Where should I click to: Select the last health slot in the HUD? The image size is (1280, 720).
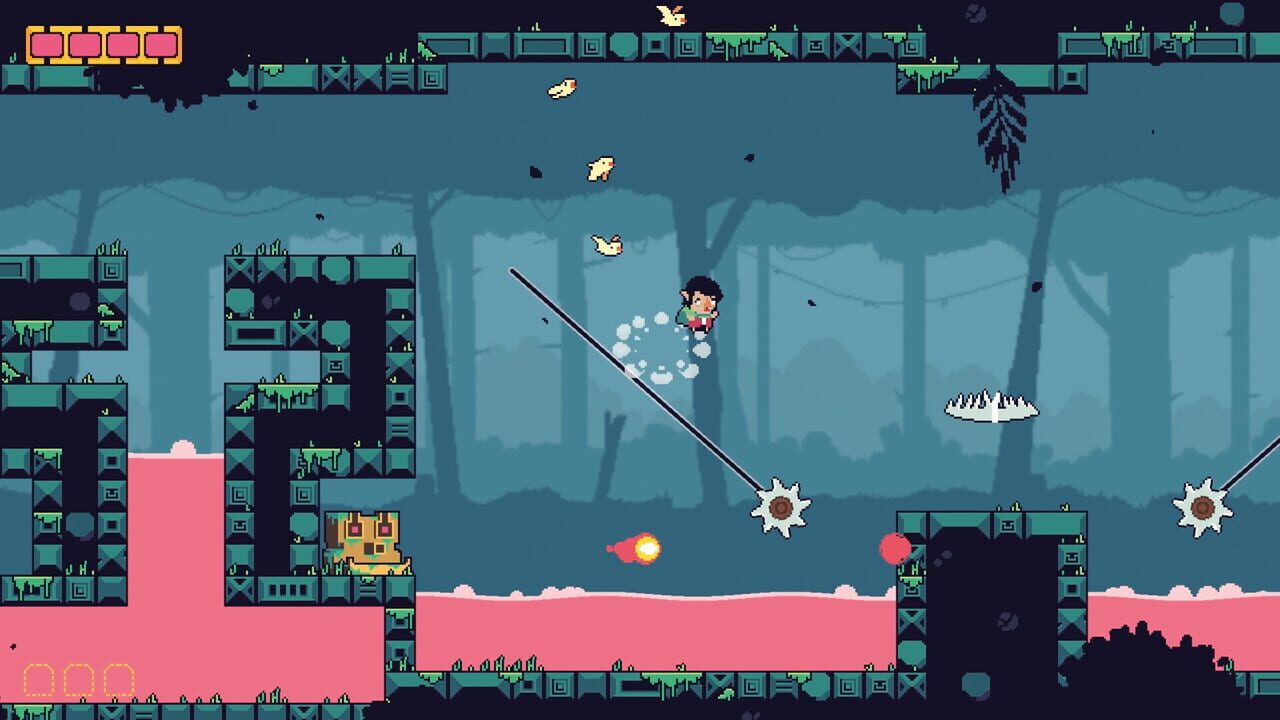[x=158, y=46]
